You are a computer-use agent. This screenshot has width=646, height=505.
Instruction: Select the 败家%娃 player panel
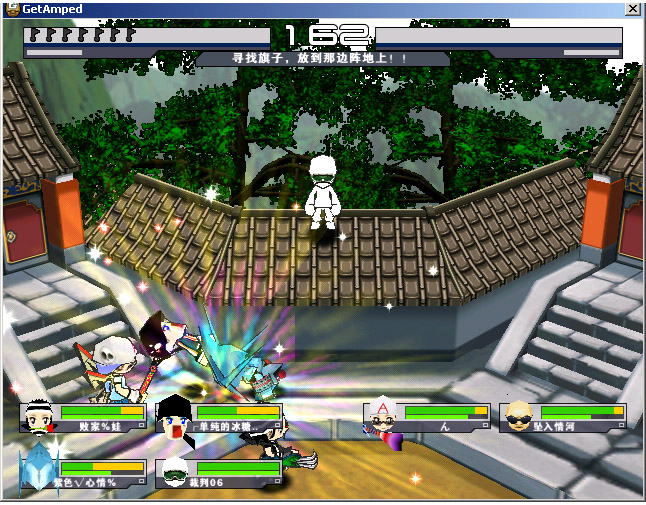pyautogui.click(x=84, y=418)
